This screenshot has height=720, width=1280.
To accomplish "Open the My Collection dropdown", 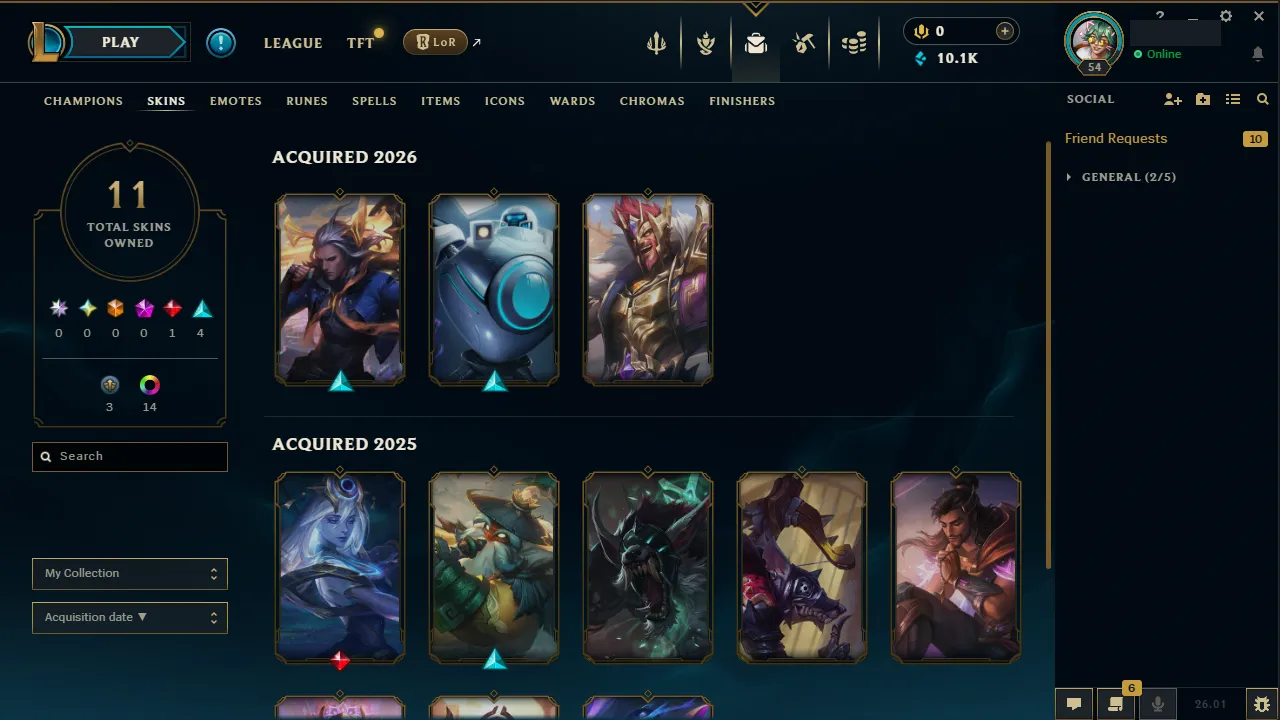I will (x=129, y=573).
